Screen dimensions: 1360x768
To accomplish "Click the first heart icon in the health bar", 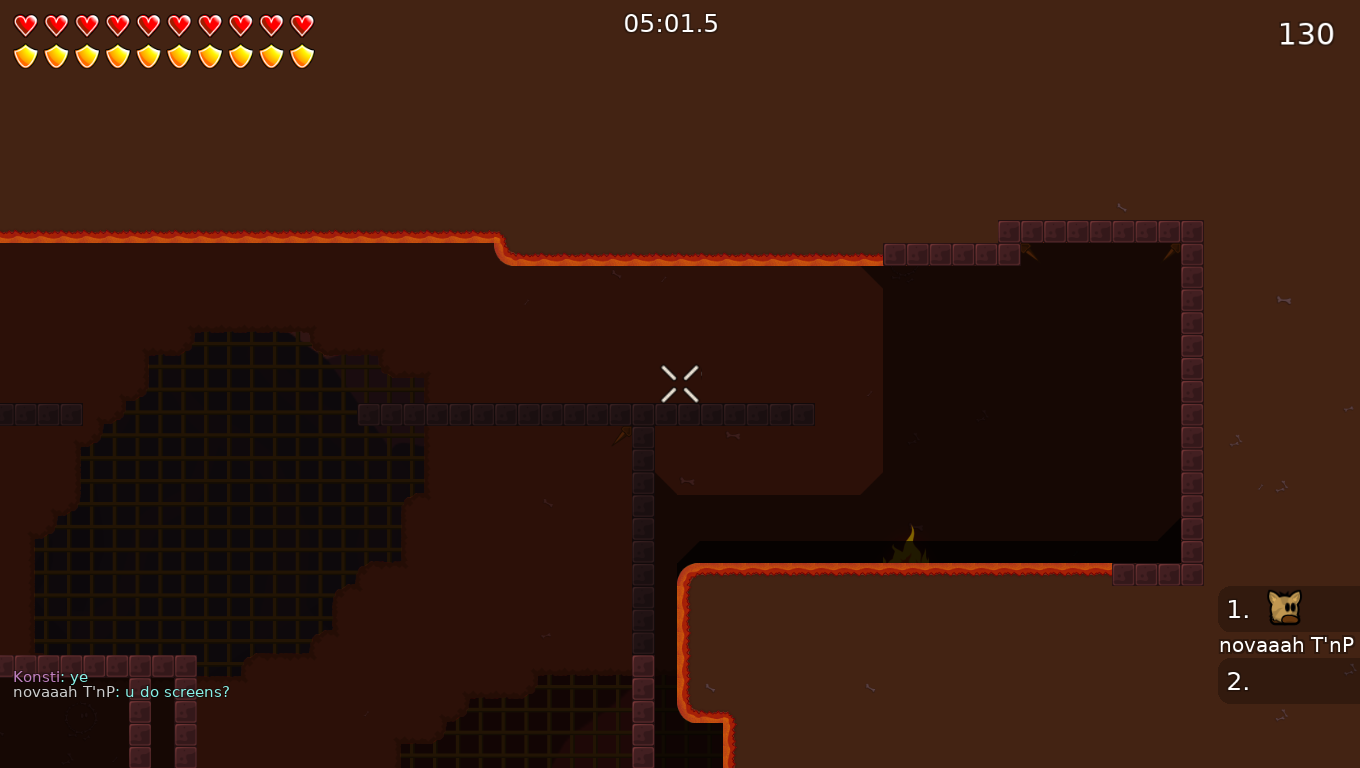I will point(25,25).
